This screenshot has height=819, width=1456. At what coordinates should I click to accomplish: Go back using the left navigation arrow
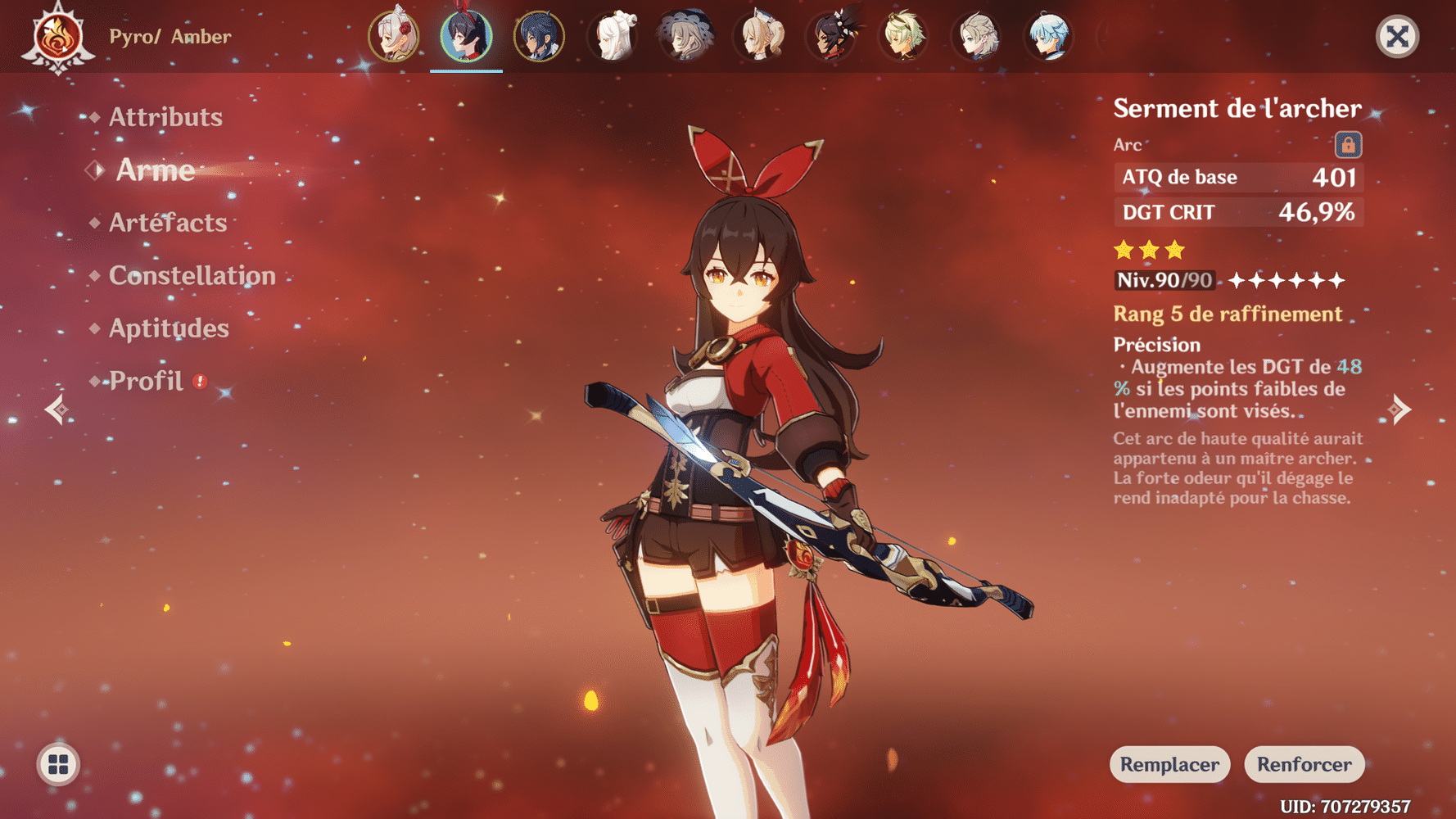coord(55,408)
